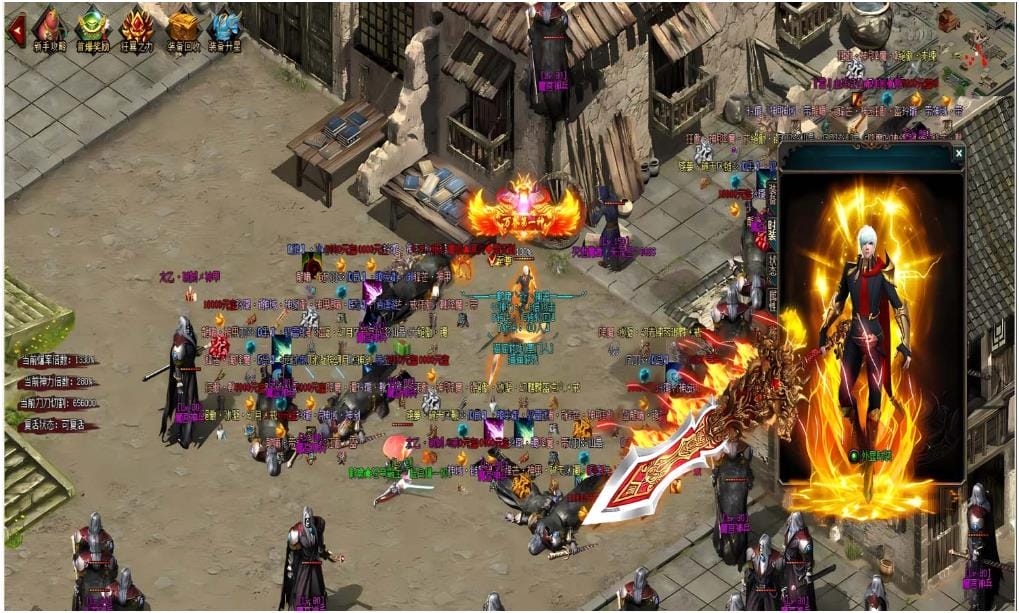1019x613 pixels.
Task: Close the character fashion panel
Action: 958,154
